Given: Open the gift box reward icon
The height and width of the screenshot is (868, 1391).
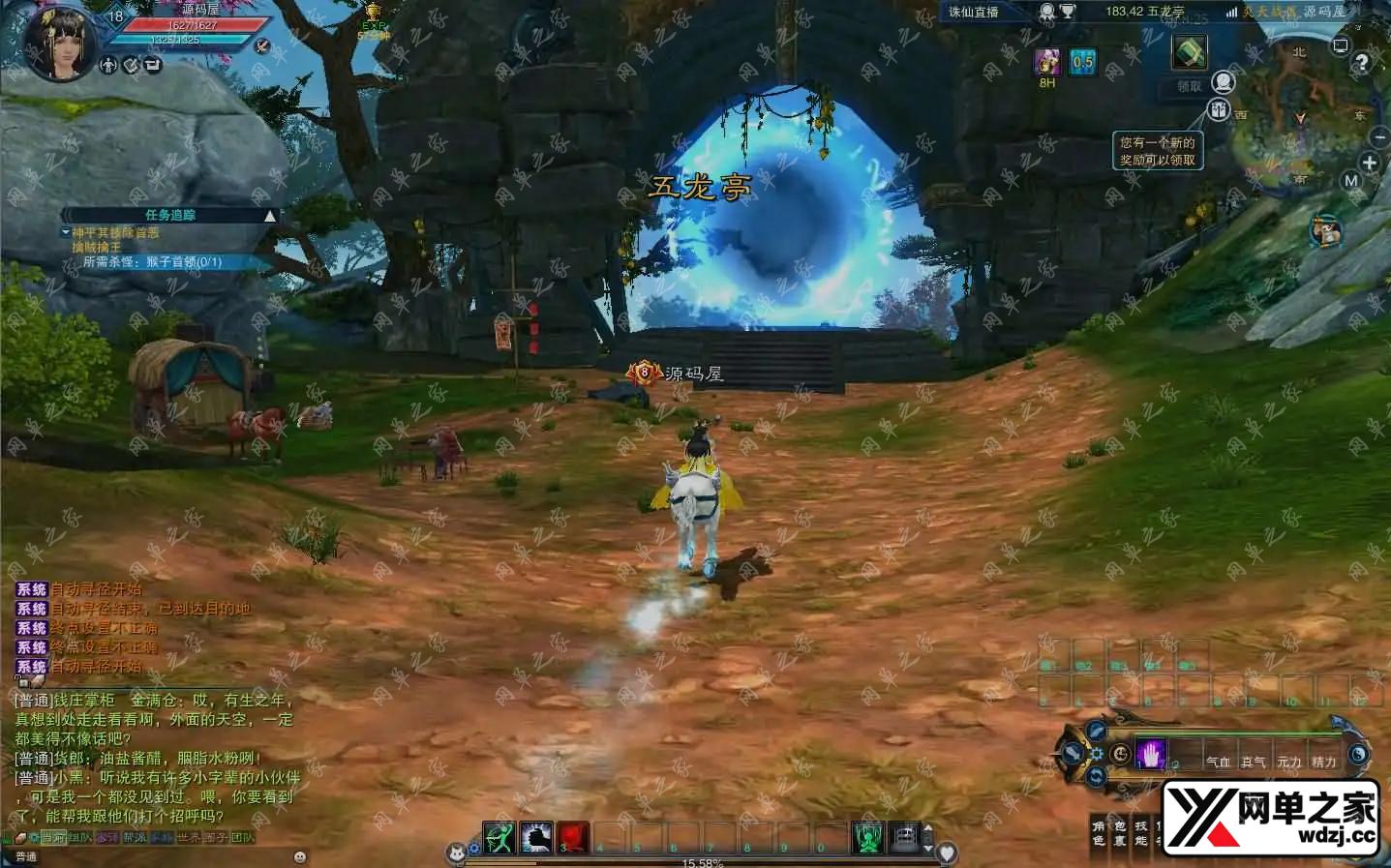Looking at the screenshot, I should [x=1219, y=109].
